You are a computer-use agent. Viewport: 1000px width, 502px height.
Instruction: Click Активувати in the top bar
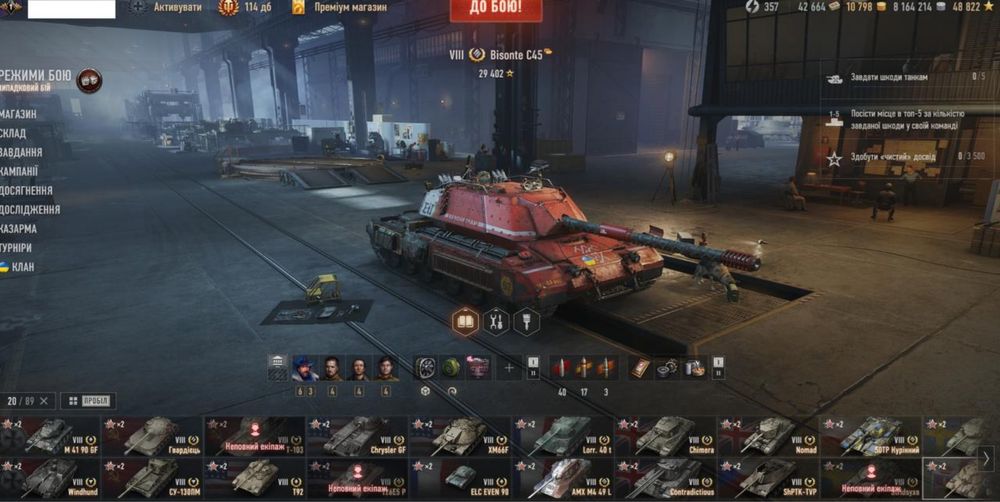tap(176, 7)
